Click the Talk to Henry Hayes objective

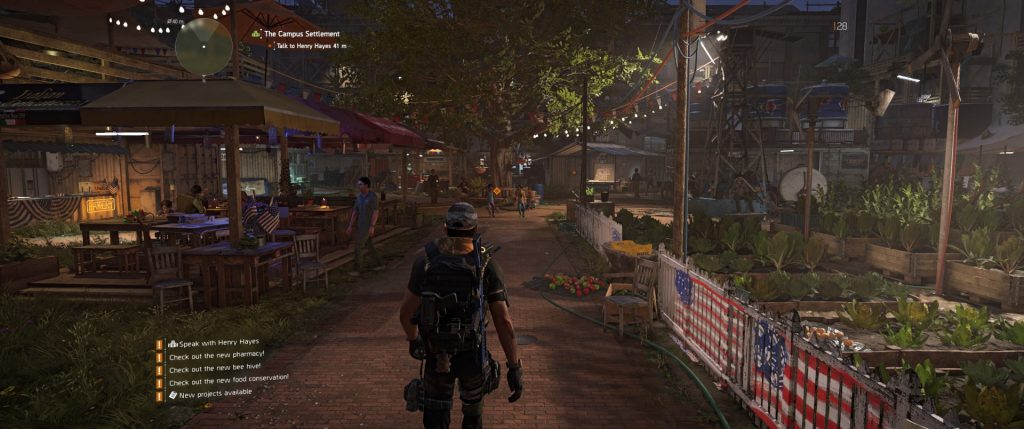pyautogui.click(x=310, y=46)
